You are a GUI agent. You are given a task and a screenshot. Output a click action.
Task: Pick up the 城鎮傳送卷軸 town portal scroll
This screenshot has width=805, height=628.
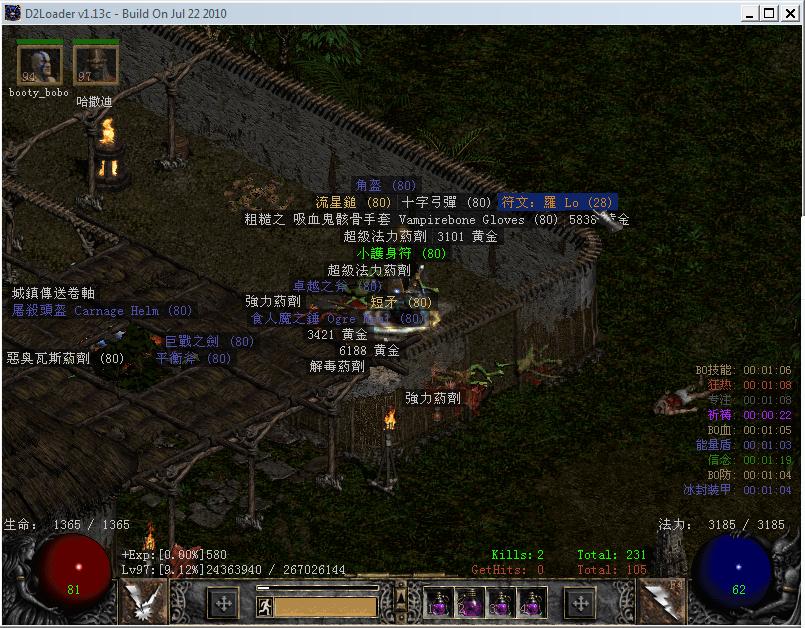click(53, 293)
